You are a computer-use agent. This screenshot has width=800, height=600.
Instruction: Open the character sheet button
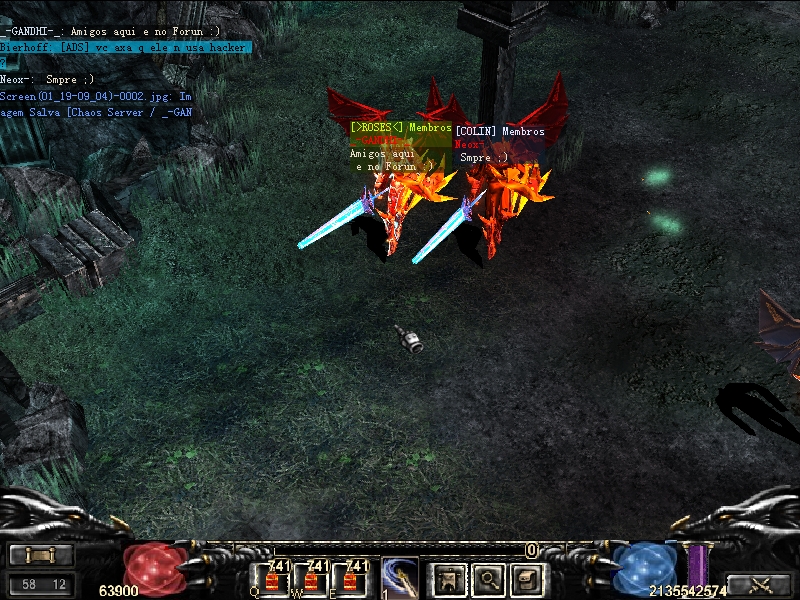pyautogui.click(x=449, y=578)
